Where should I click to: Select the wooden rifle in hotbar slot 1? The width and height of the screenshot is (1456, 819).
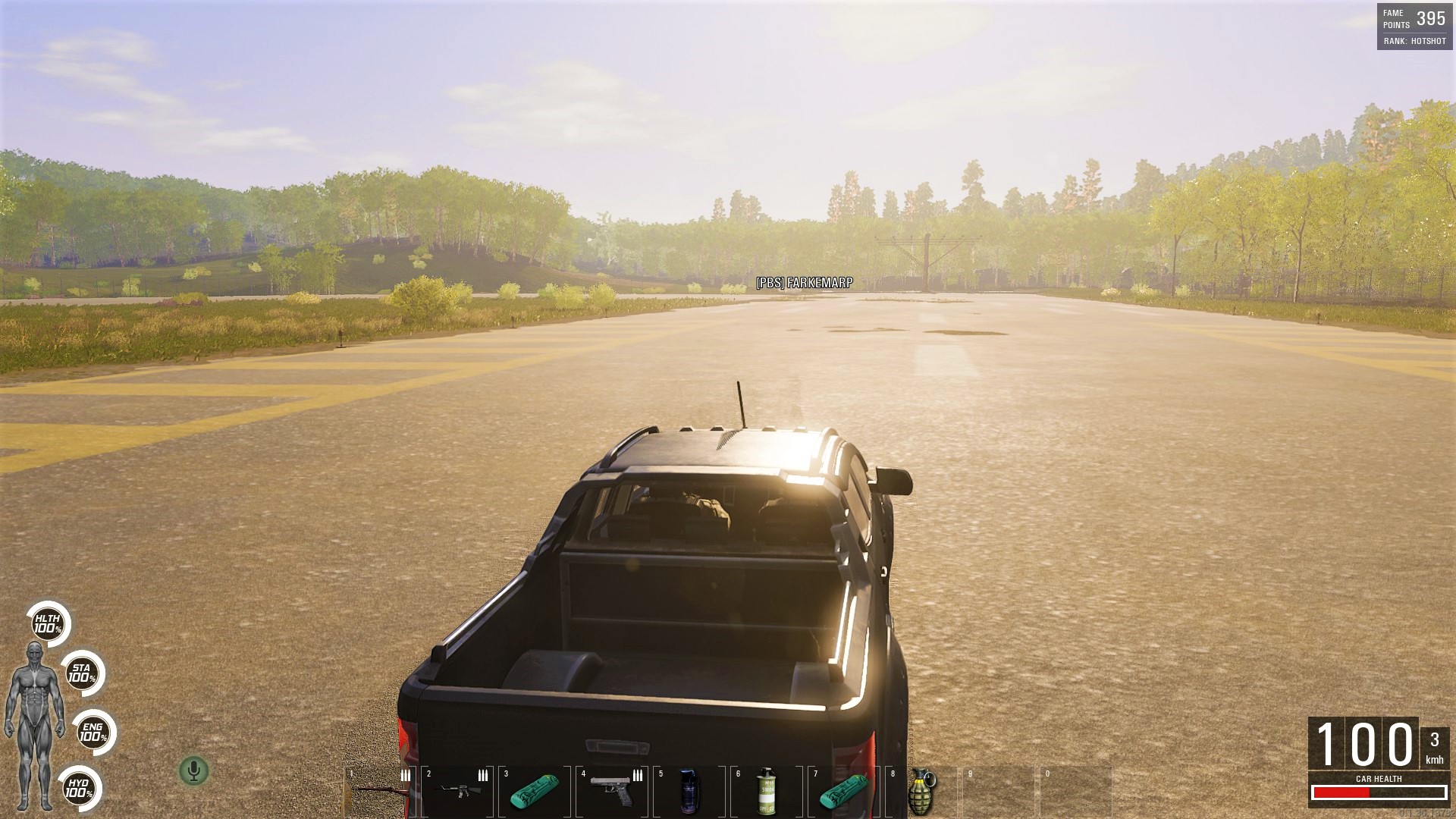[x=379, y=790]
